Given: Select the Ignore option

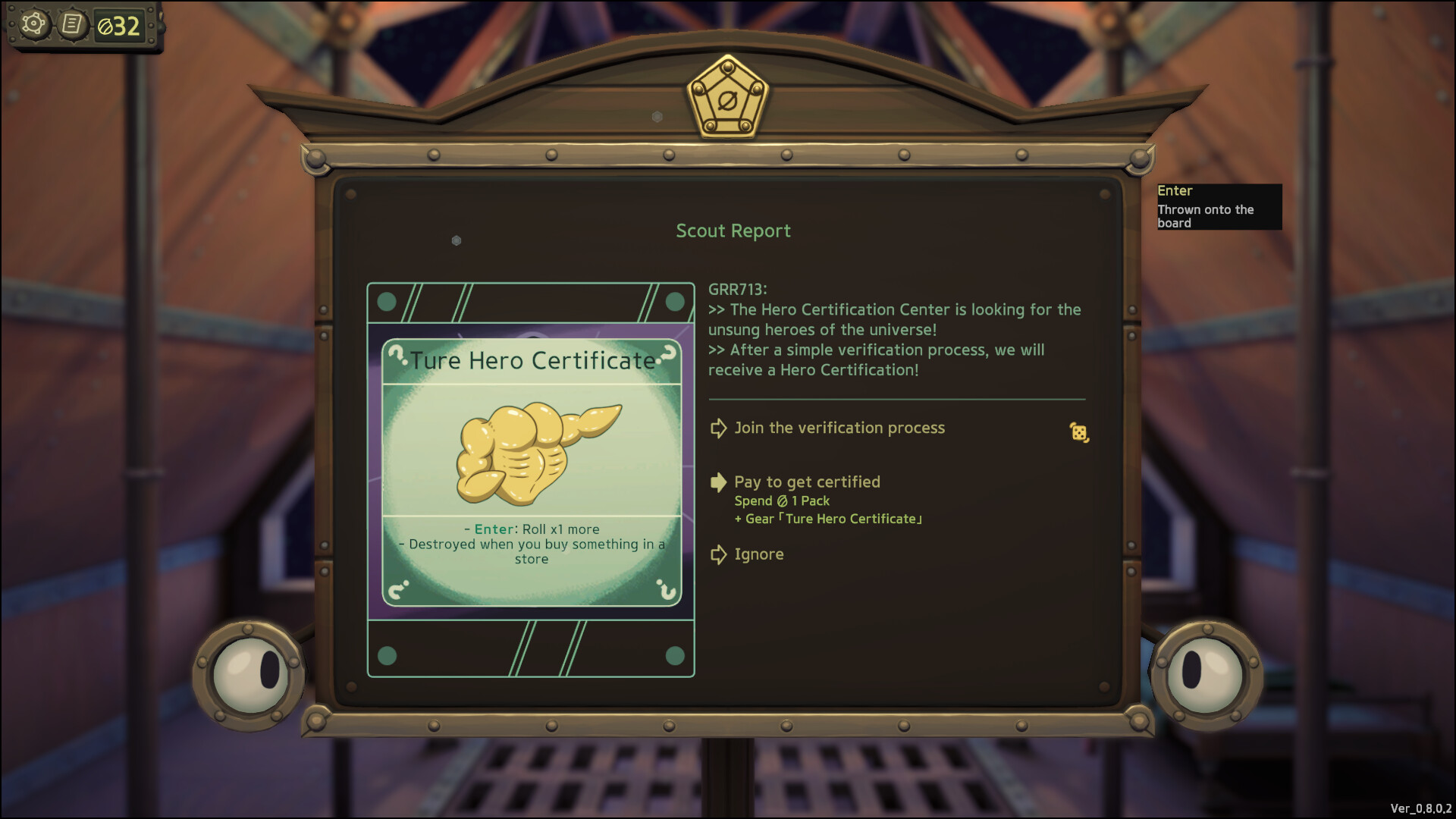Looking at the screenshot, I should (758, 554).
